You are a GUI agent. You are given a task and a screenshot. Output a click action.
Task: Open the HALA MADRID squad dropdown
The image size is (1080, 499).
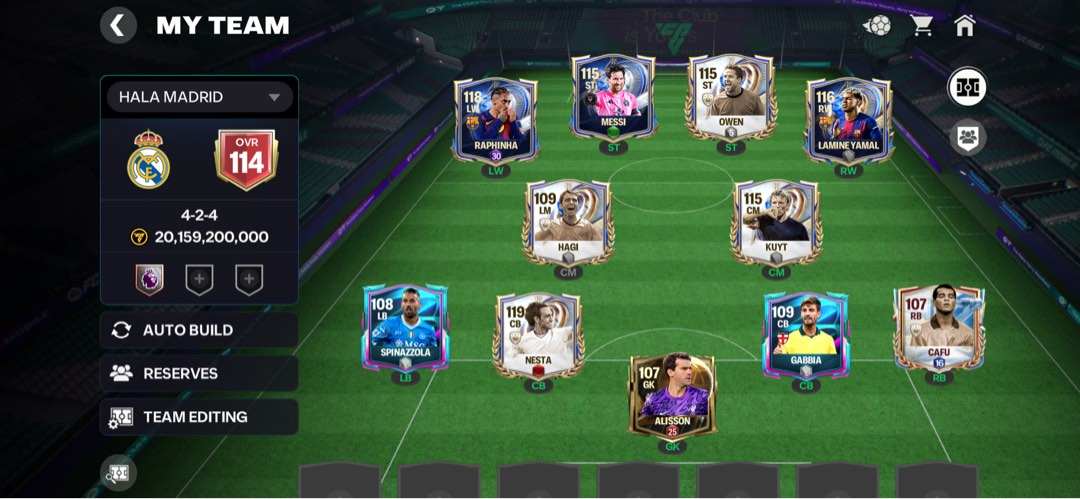click(x=198, y=97)
